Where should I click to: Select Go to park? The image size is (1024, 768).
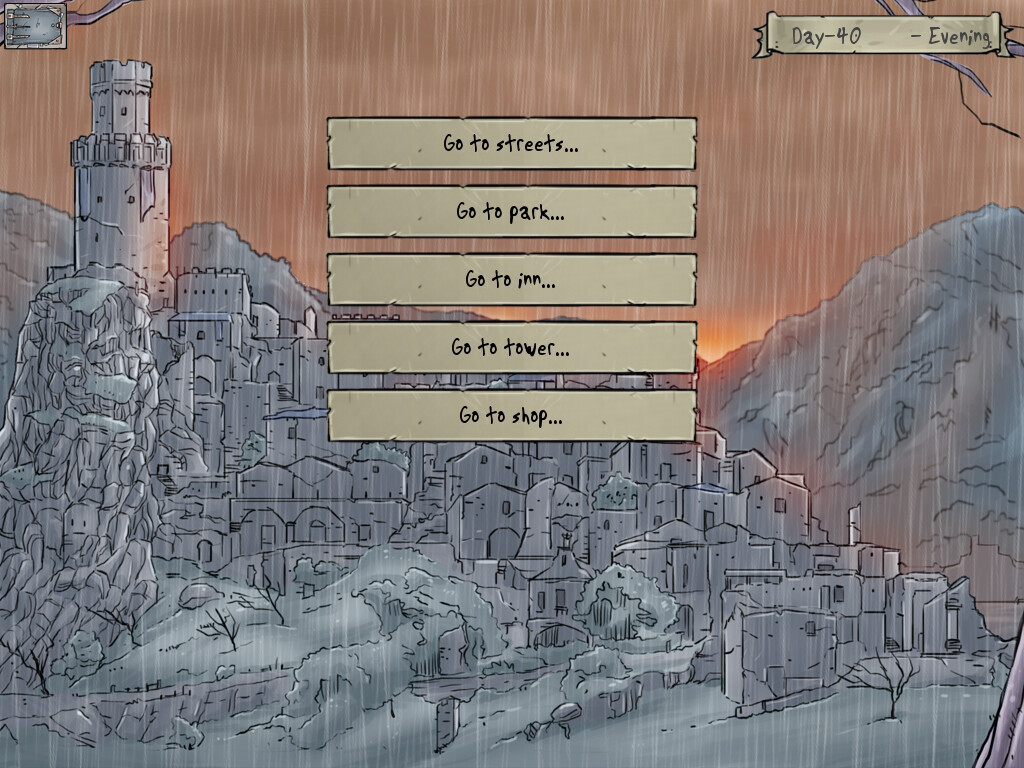(x=511, y=212)
